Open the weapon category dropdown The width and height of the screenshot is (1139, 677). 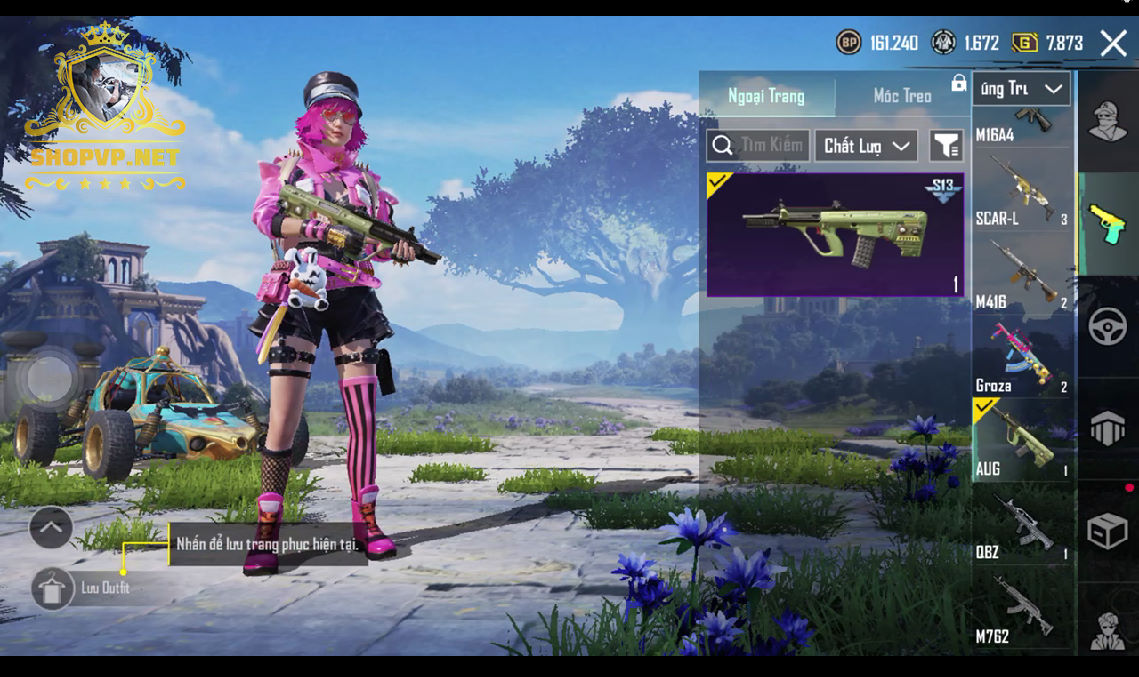(x=1021, y=89)
